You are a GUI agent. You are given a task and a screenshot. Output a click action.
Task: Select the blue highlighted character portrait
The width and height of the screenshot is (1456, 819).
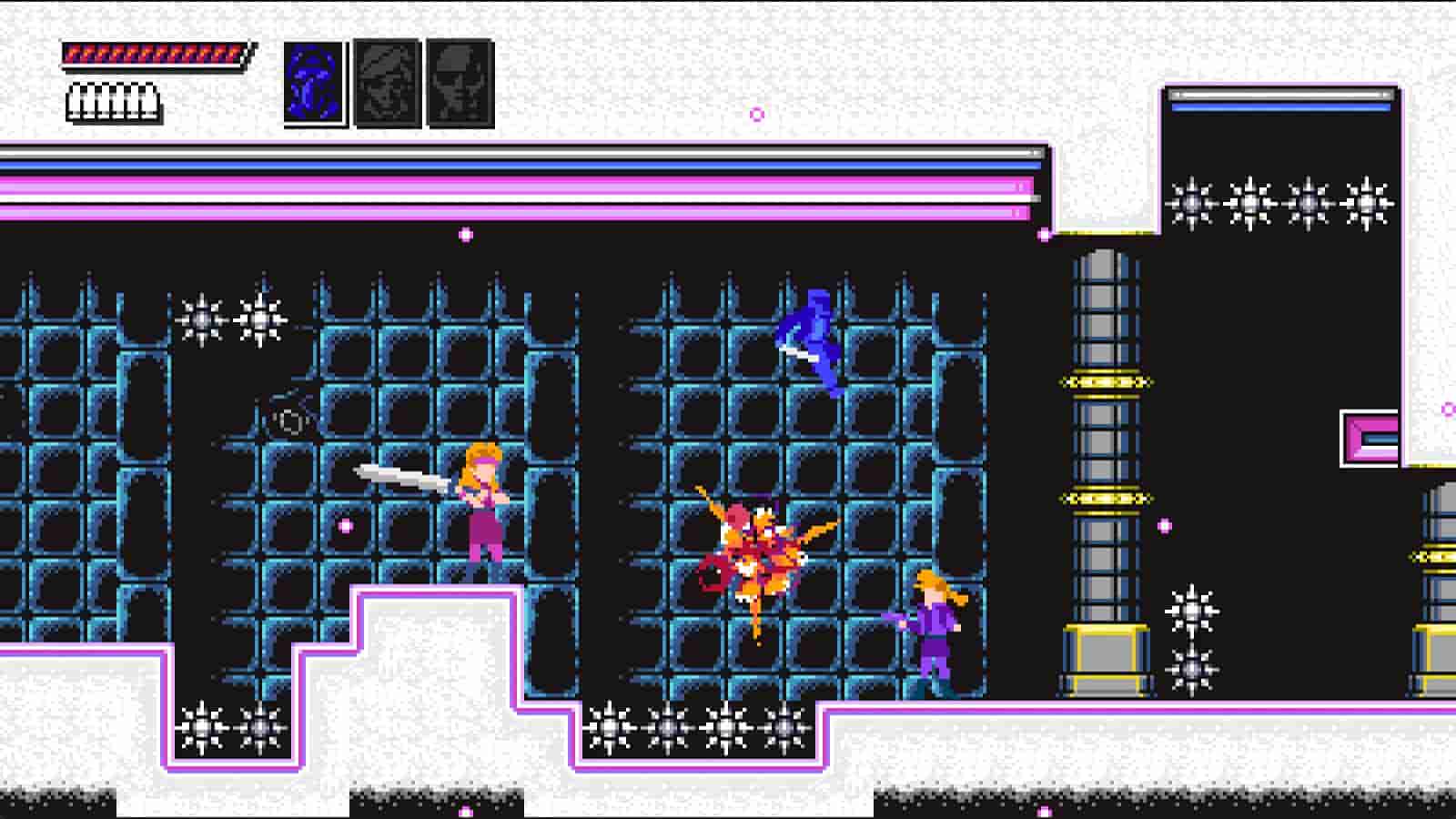313,80
